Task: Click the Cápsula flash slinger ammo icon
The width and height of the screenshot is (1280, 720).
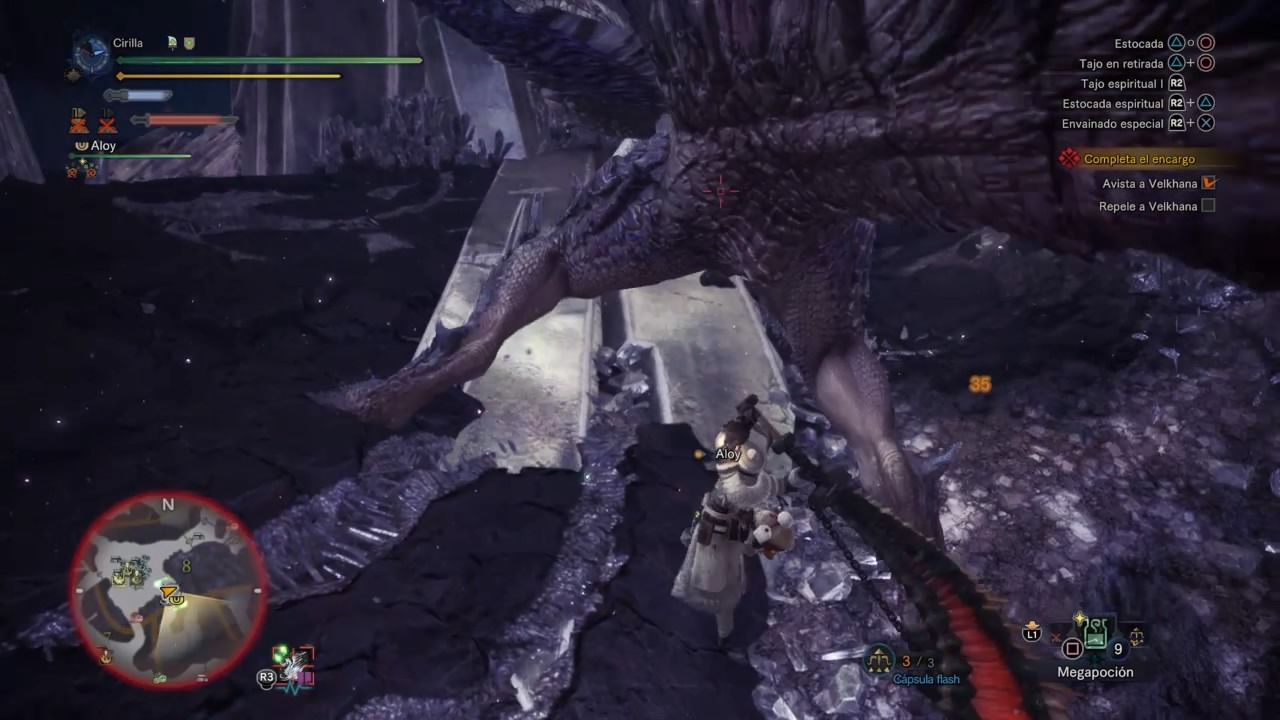Action: pos(879,659)
